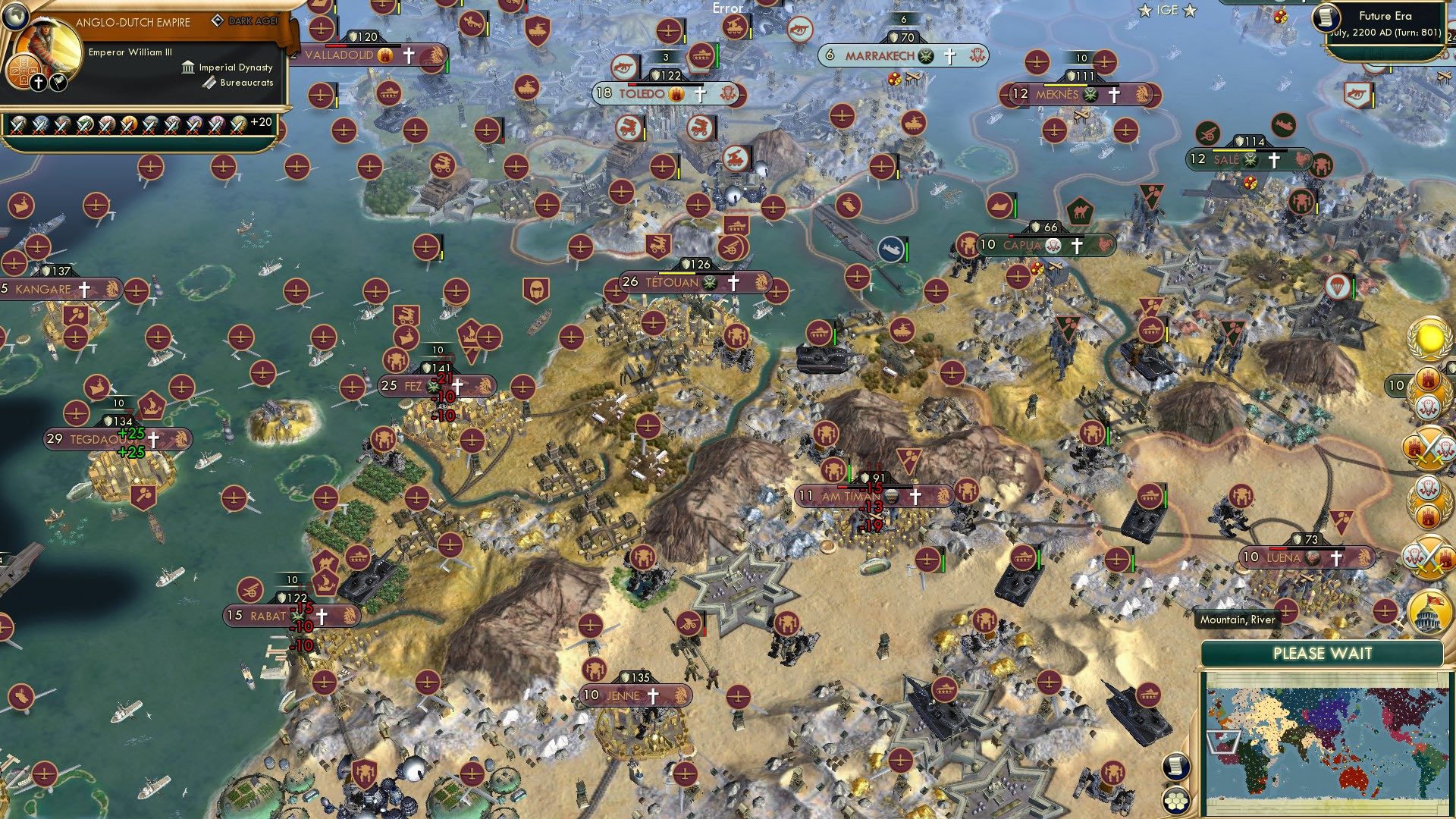The width and height of the screenshot is (1456, 819).
Task: Click the burning resistance icon on Toledo's banner
Action: [x=676, y=94]
